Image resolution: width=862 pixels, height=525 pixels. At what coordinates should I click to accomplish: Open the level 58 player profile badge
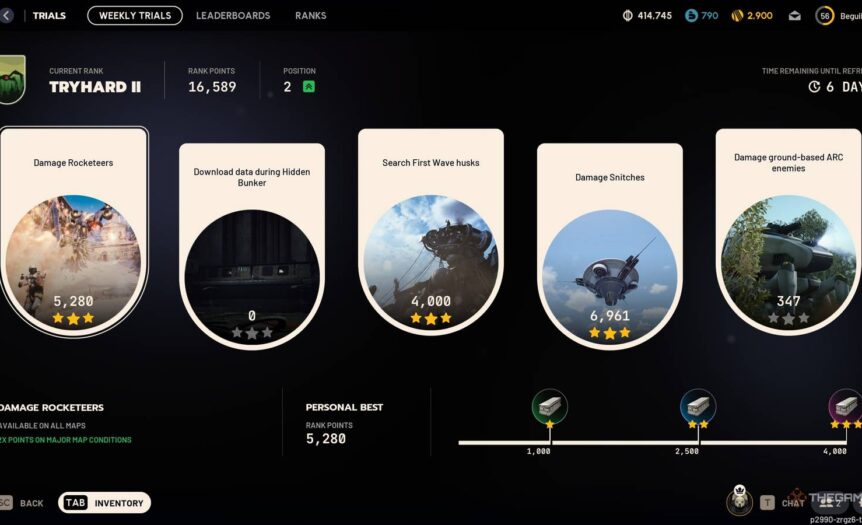click(825, 16)
